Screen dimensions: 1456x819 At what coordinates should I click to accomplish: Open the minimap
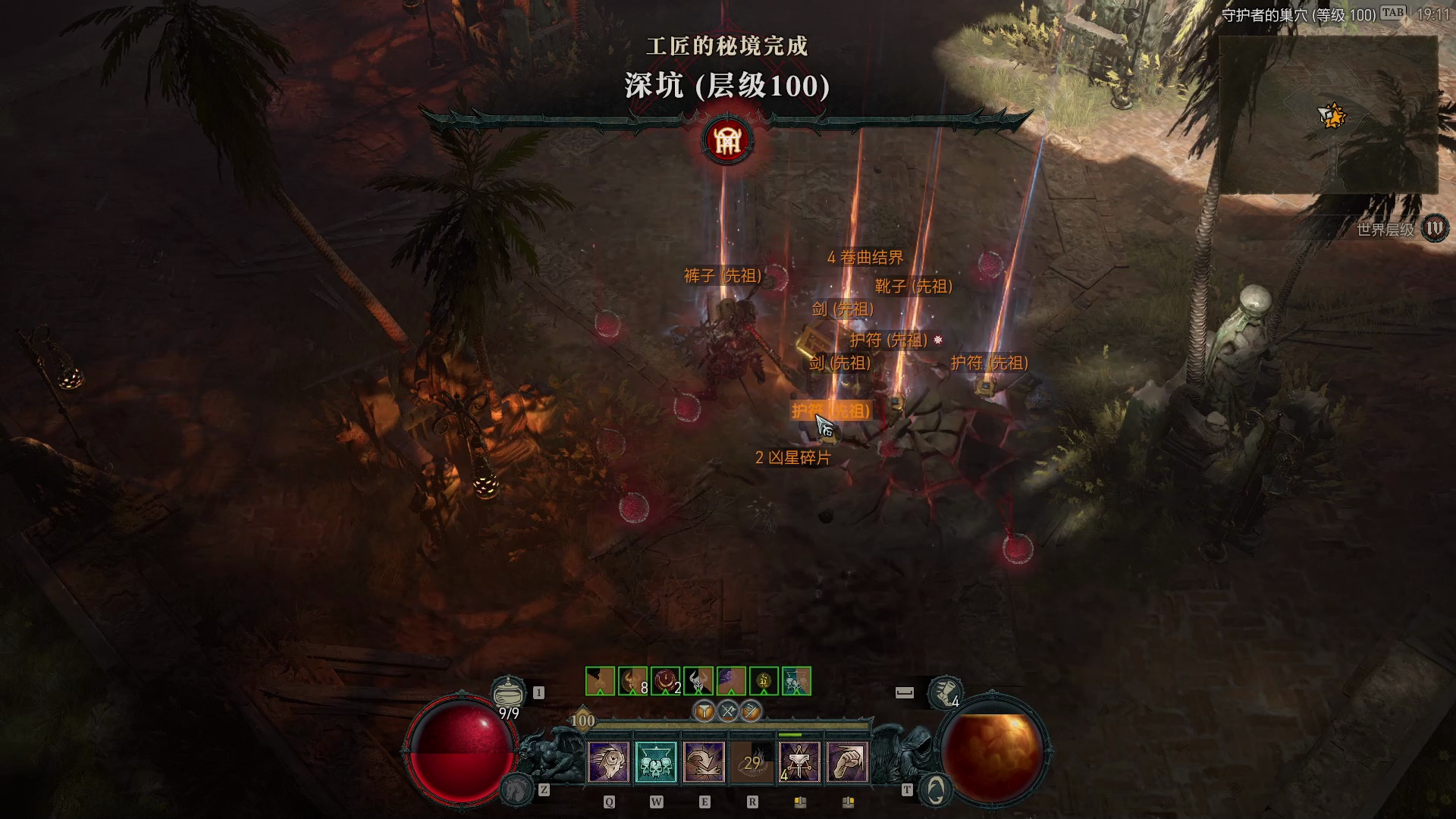pyautogui.click(x=1328, y=115)
